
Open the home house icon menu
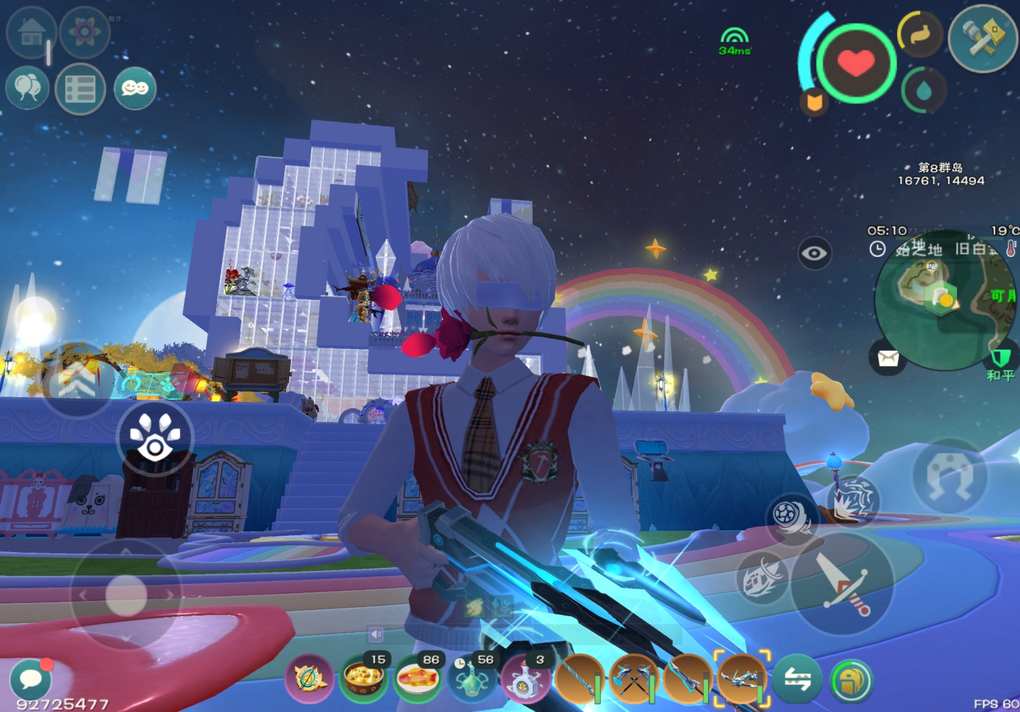point(31,33)
